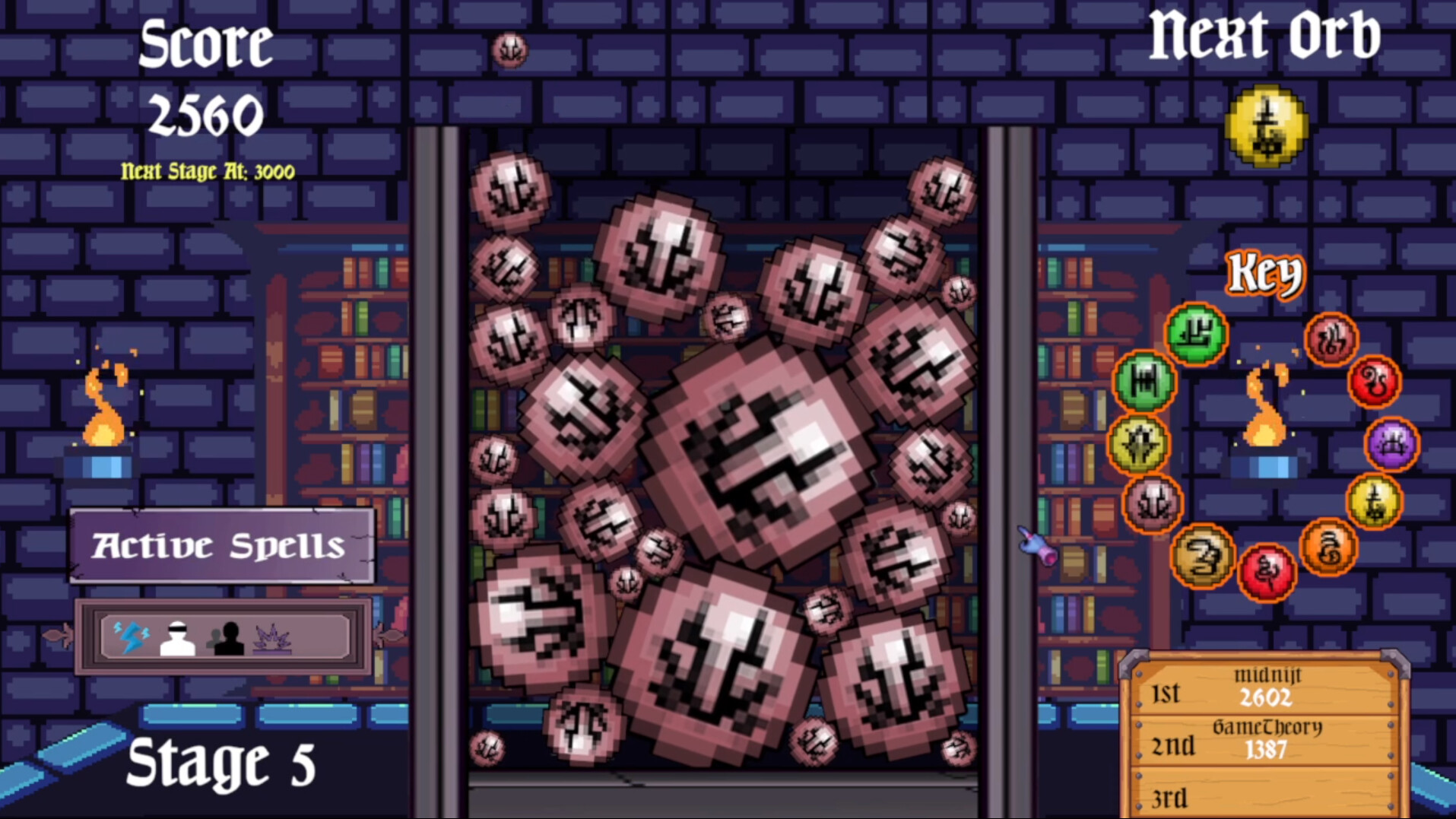Click the dark green rune orb in the Key
Image resolution: width=1456 pixels, height=819 pixels.
coord(1146,383)
